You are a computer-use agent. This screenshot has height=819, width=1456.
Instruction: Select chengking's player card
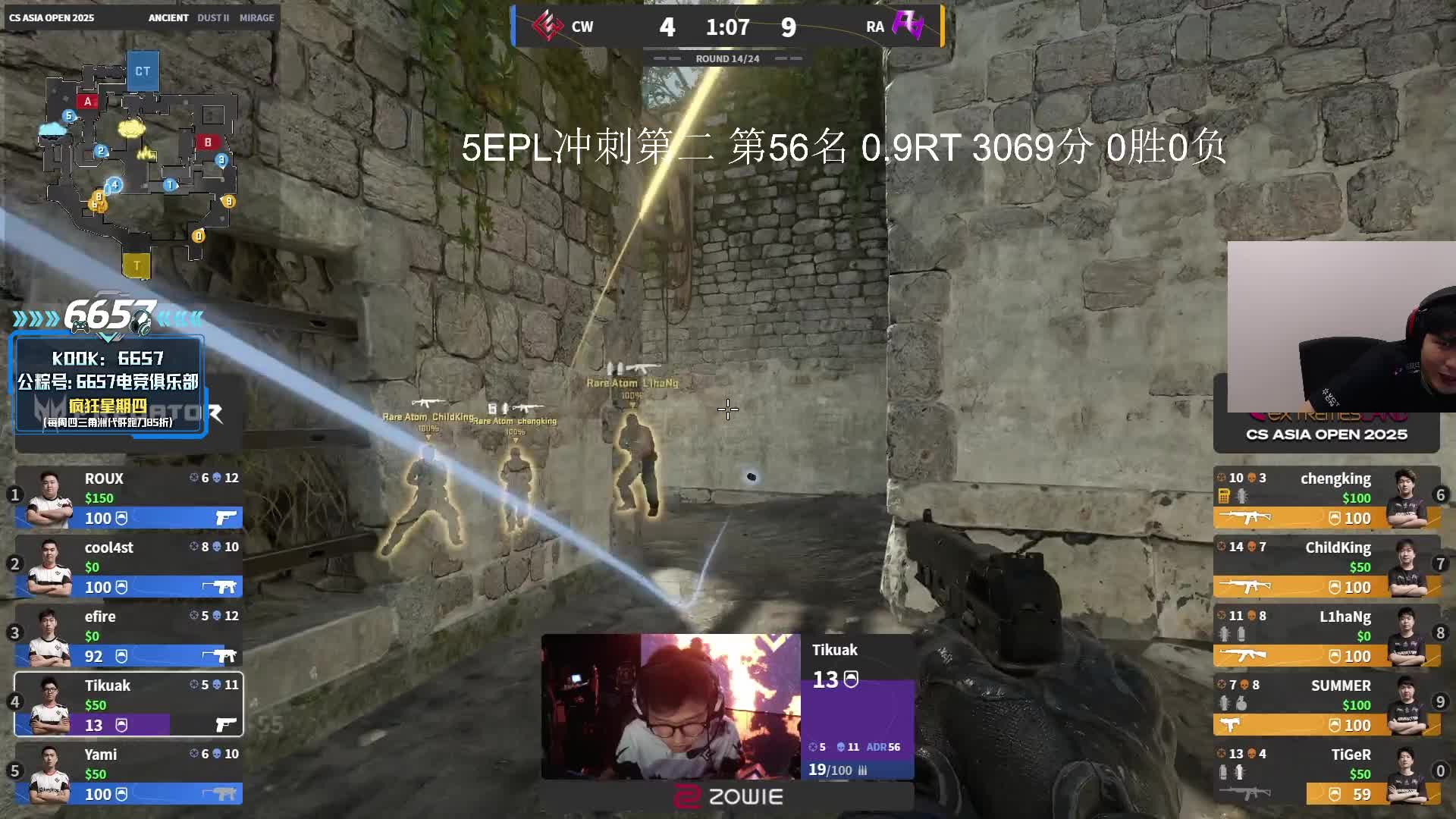[1327, 497]
